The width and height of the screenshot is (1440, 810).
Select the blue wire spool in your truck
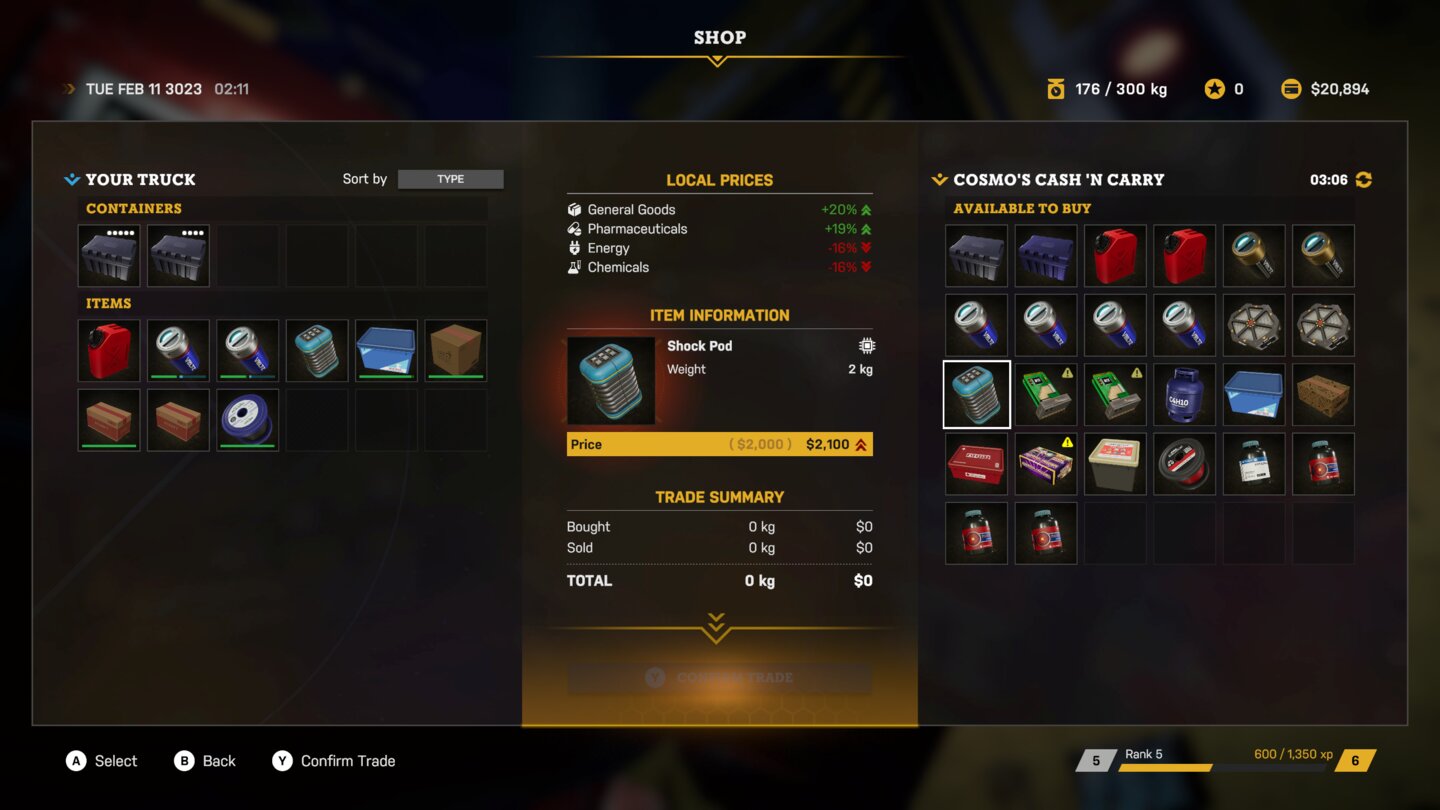tap(247, 419)
